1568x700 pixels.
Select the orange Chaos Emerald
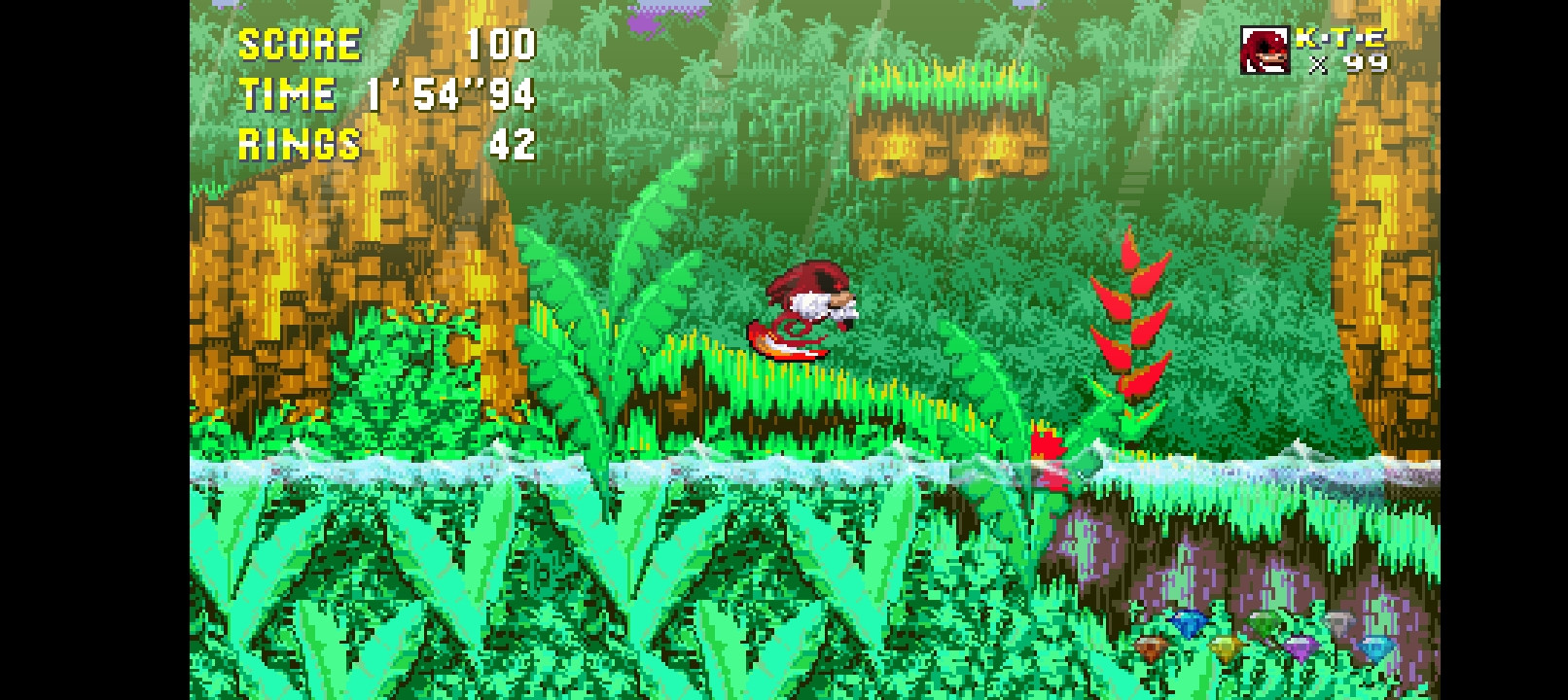[1153, 647]
